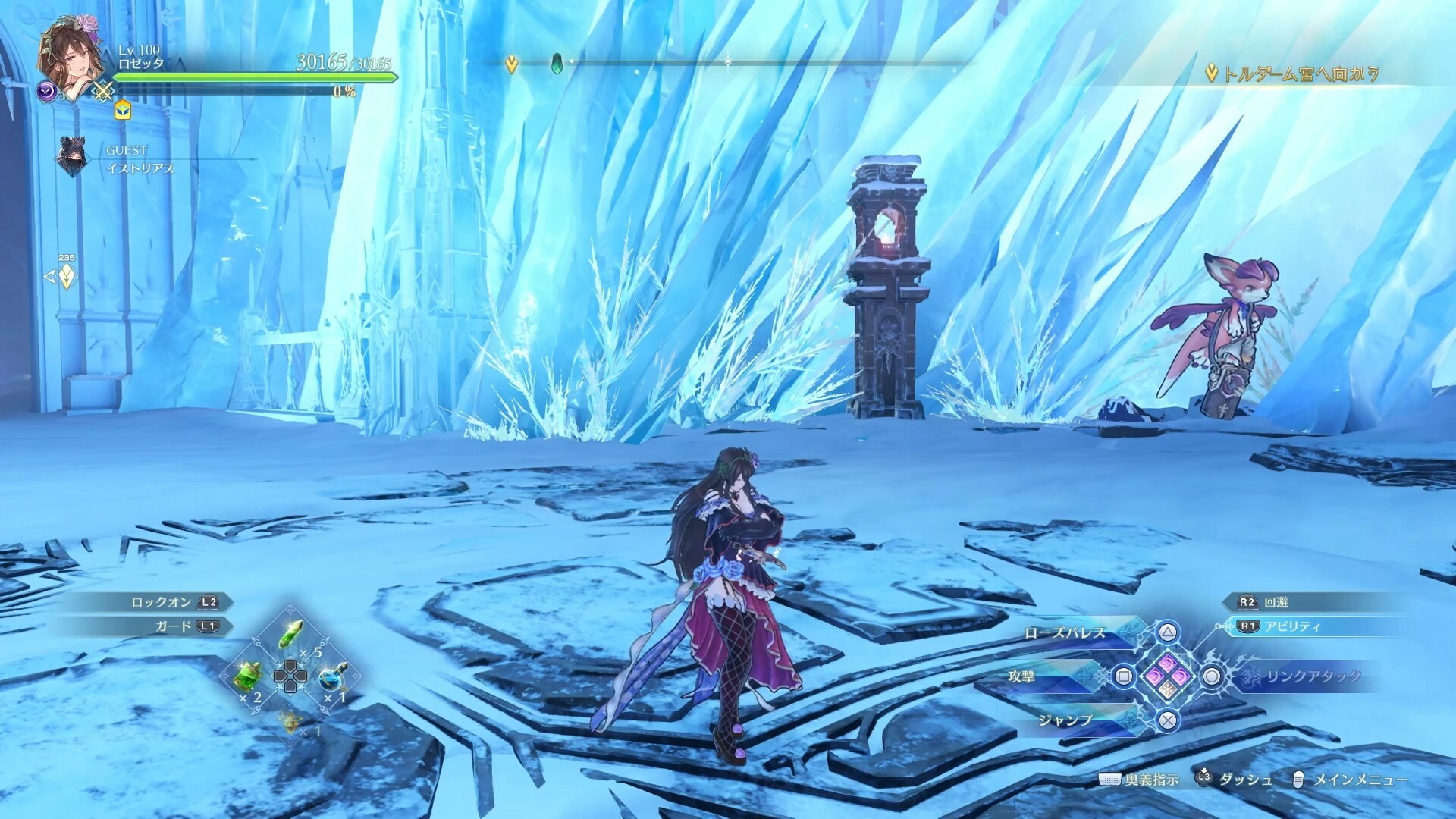The image size is (1456, 819).
Task: Click the green gem marker on compass bar
Action: (557, 62)
